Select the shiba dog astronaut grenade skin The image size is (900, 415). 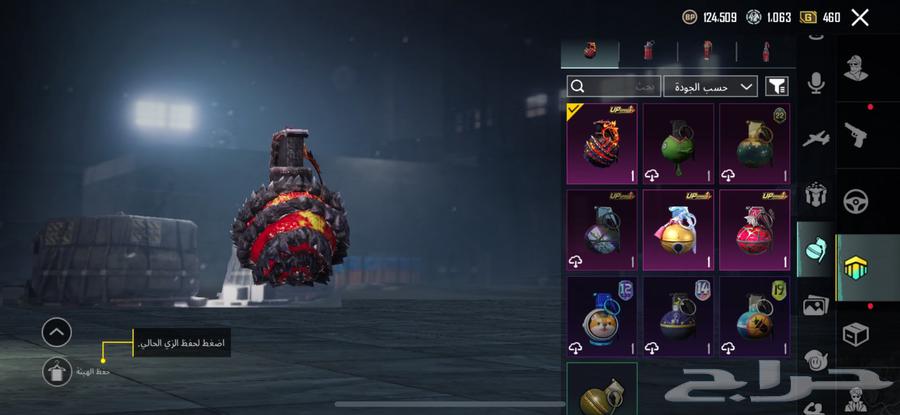(602, 317)
